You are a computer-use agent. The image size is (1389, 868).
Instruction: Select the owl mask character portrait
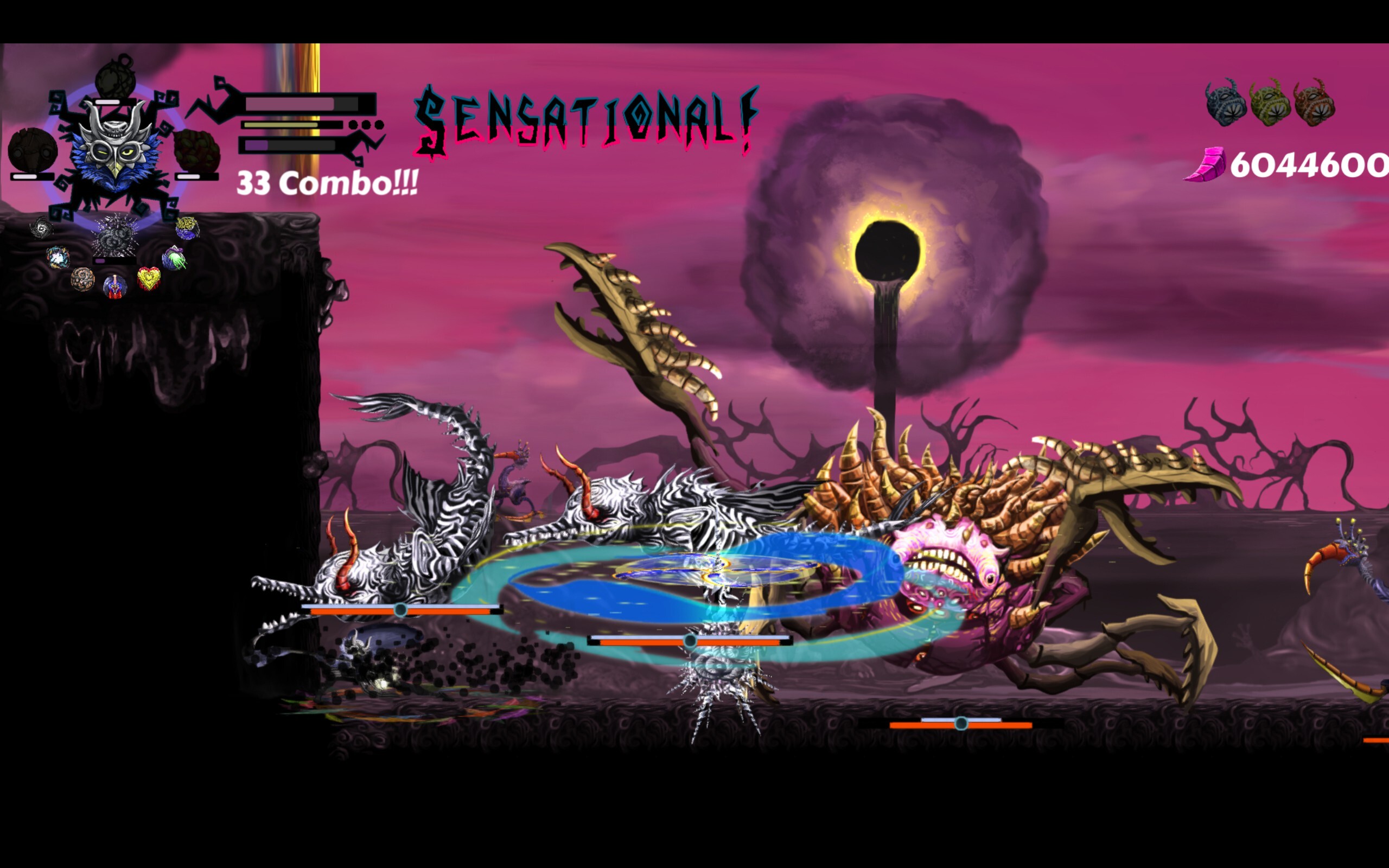(115, 151)
